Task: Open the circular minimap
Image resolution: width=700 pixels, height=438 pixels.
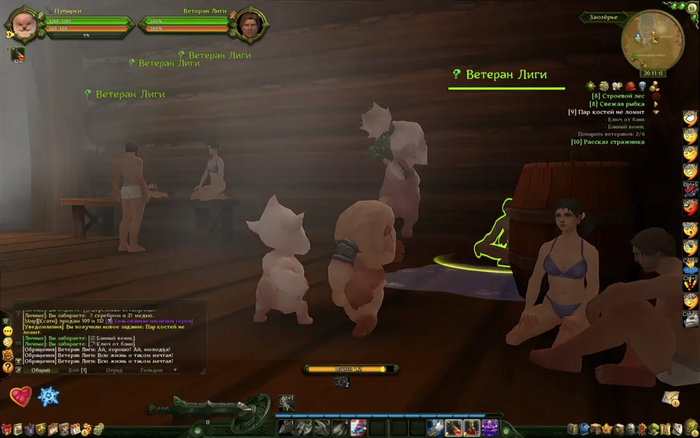Action: (650, 40)
